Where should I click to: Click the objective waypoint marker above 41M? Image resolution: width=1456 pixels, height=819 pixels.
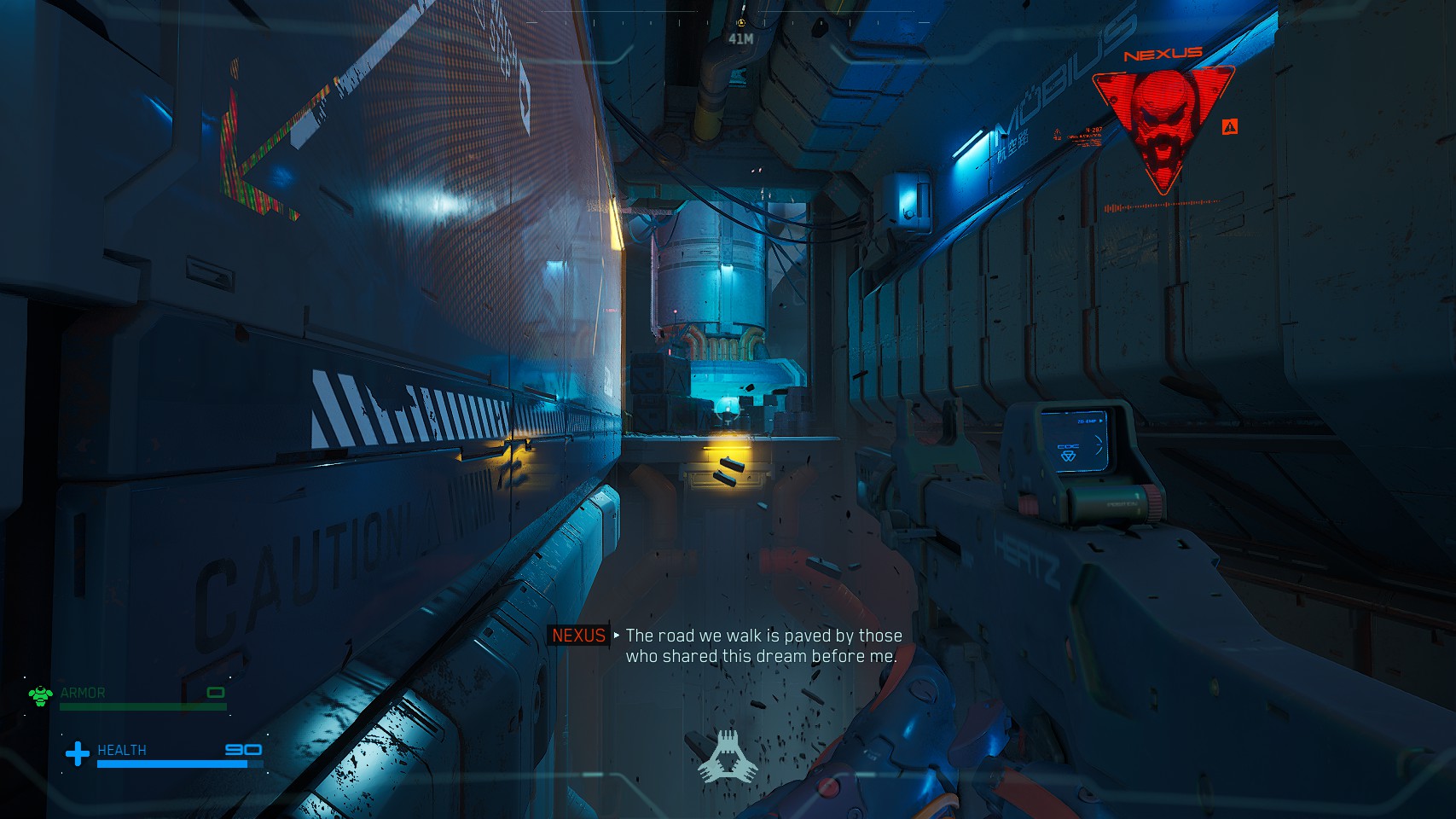tap(740, 23)
